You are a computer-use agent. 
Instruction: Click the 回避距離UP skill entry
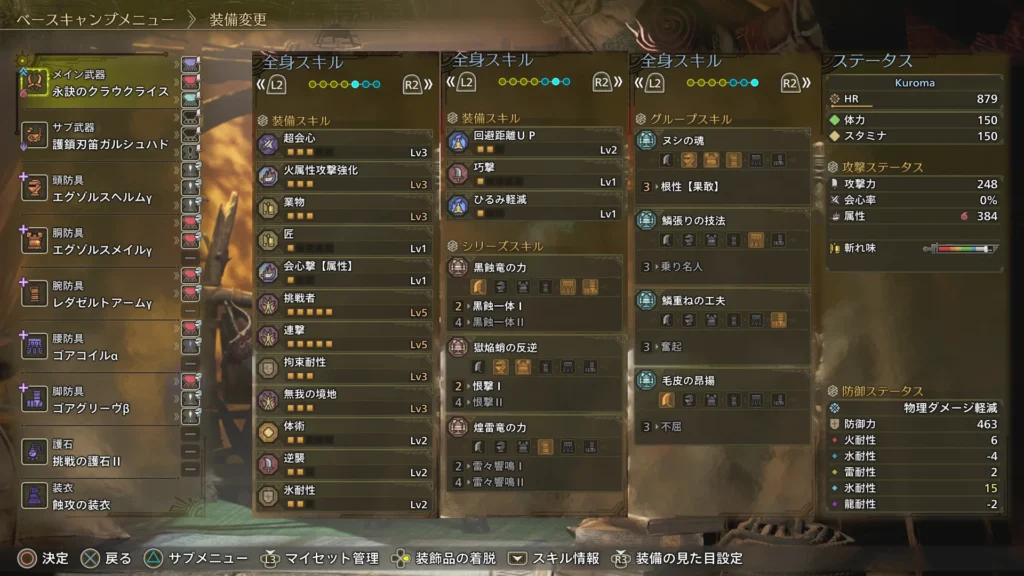[x=534, y=142]
